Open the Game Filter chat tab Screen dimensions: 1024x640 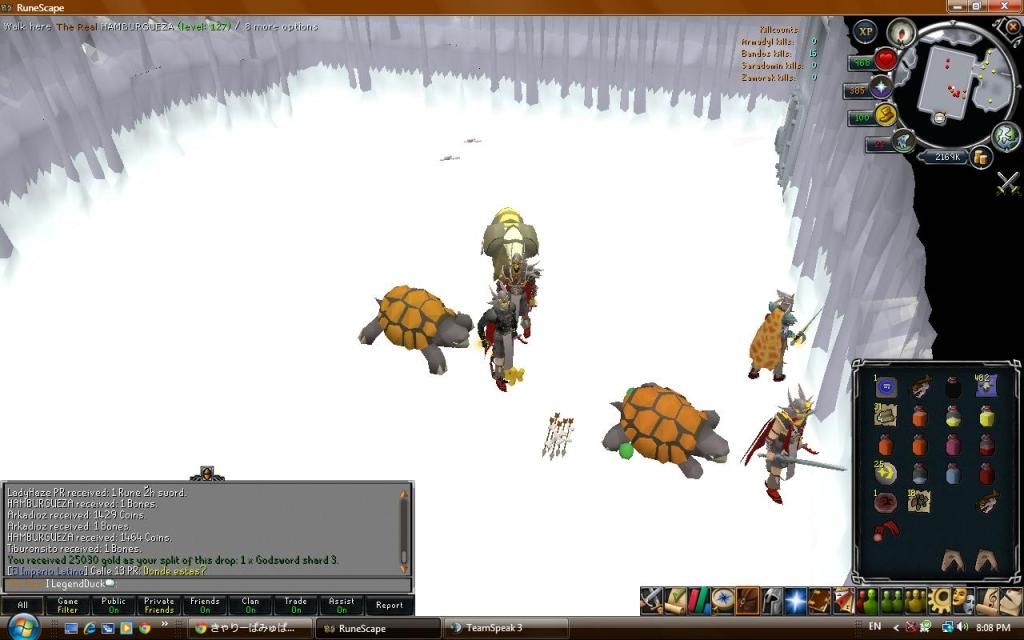point(68,605)
